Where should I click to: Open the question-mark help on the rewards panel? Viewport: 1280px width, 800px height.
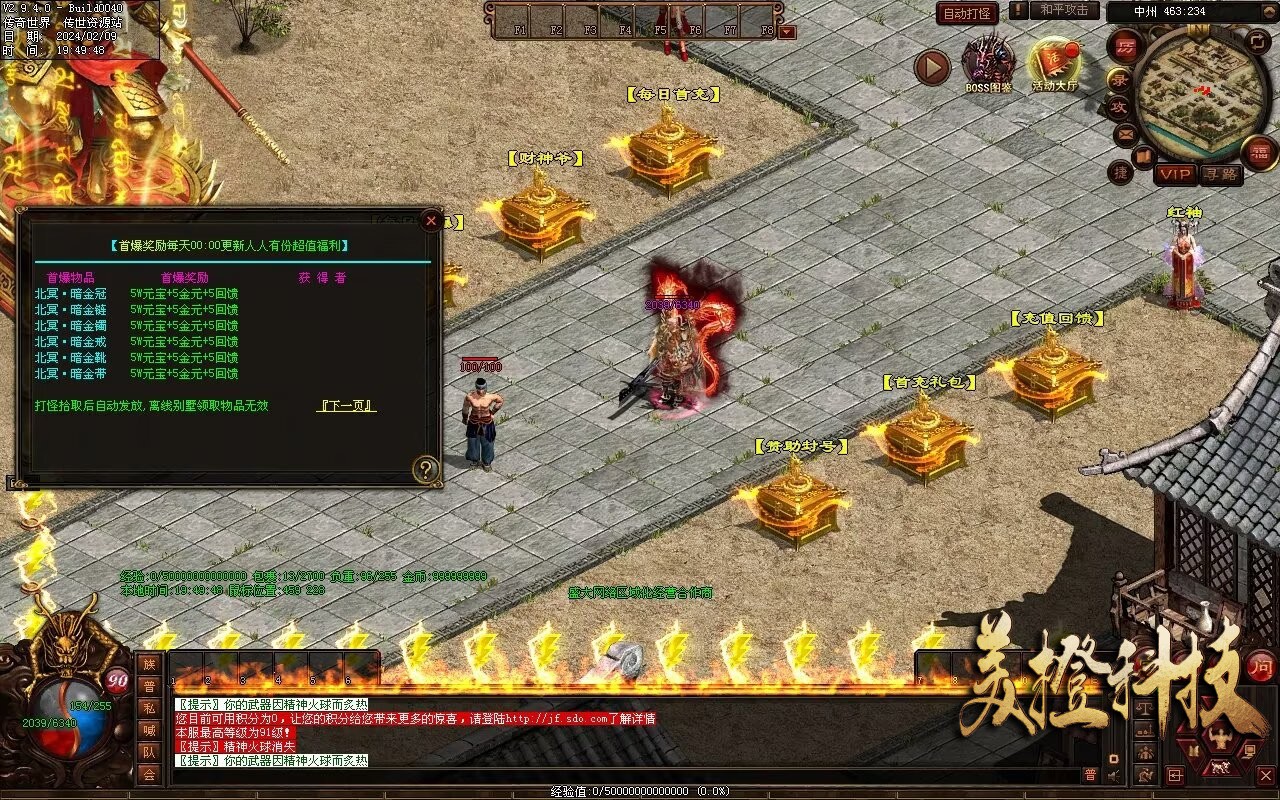click(x=426, y=469)
